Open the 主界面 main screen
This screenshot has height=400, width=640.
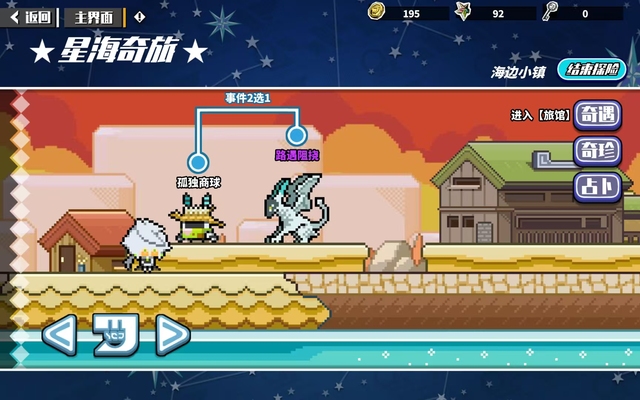(94, 17)
